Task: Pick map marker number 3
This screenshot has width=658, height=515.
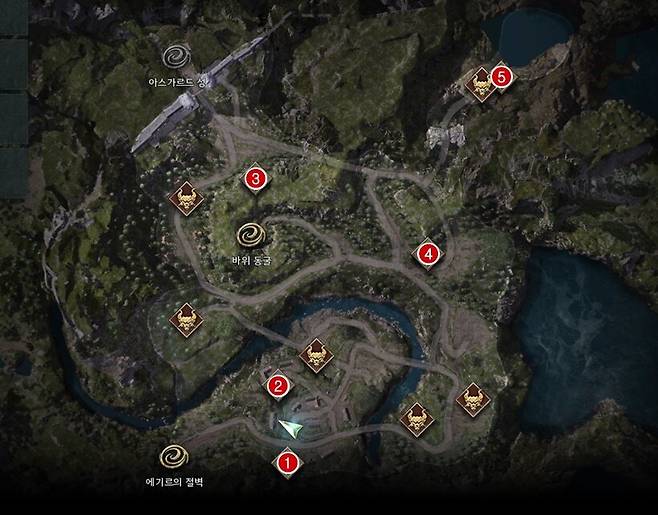Action: point(255,179)
